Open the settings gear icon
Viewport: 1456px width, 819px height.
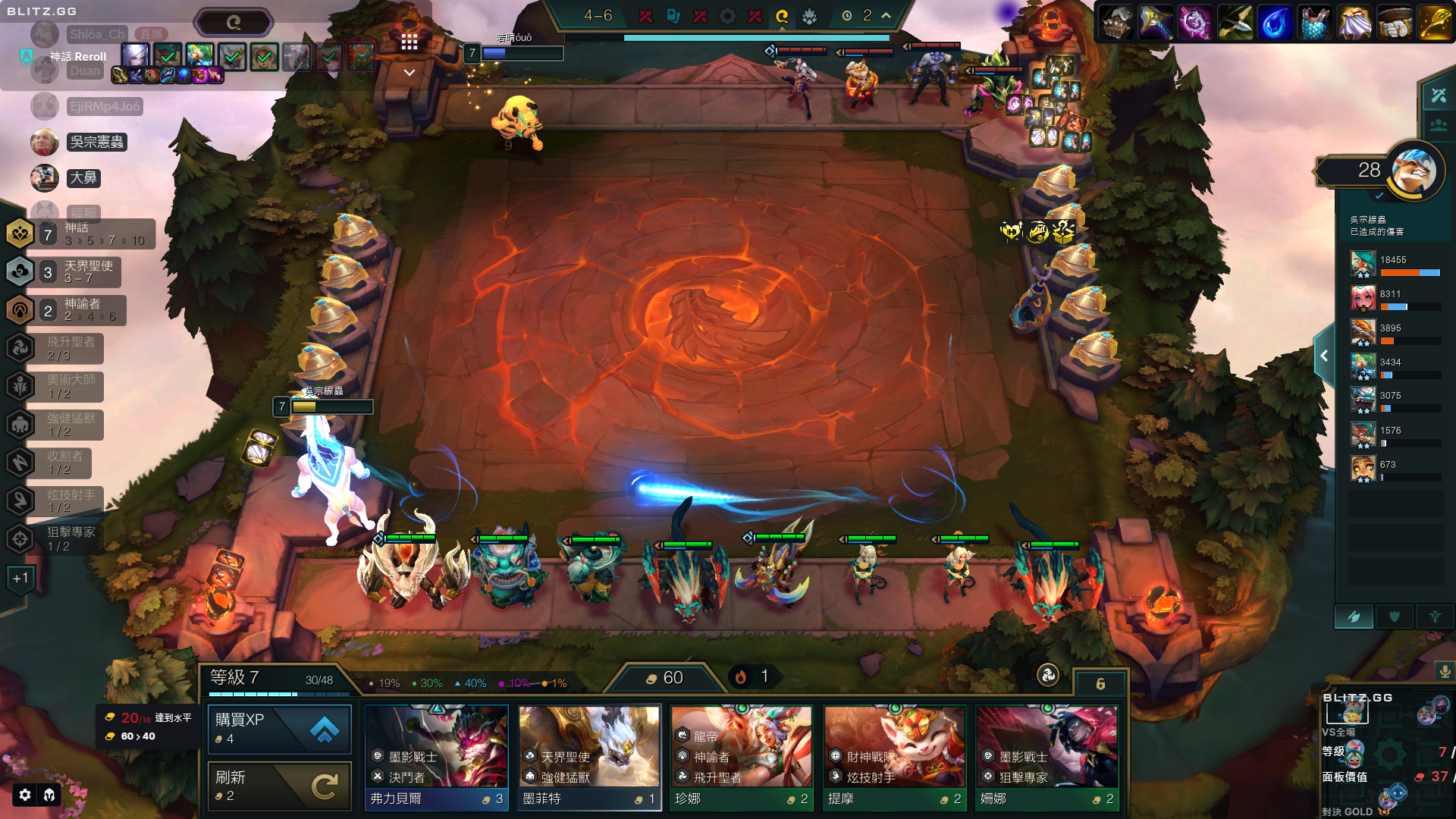25,795
